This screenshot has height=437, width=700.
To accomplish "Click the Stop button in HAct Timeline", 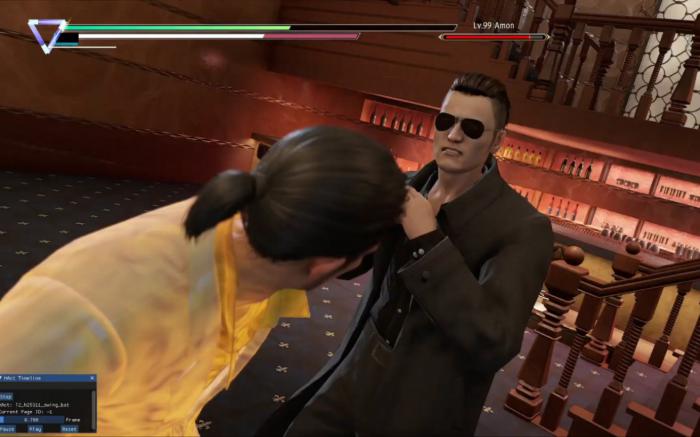I will coord(6,396).
